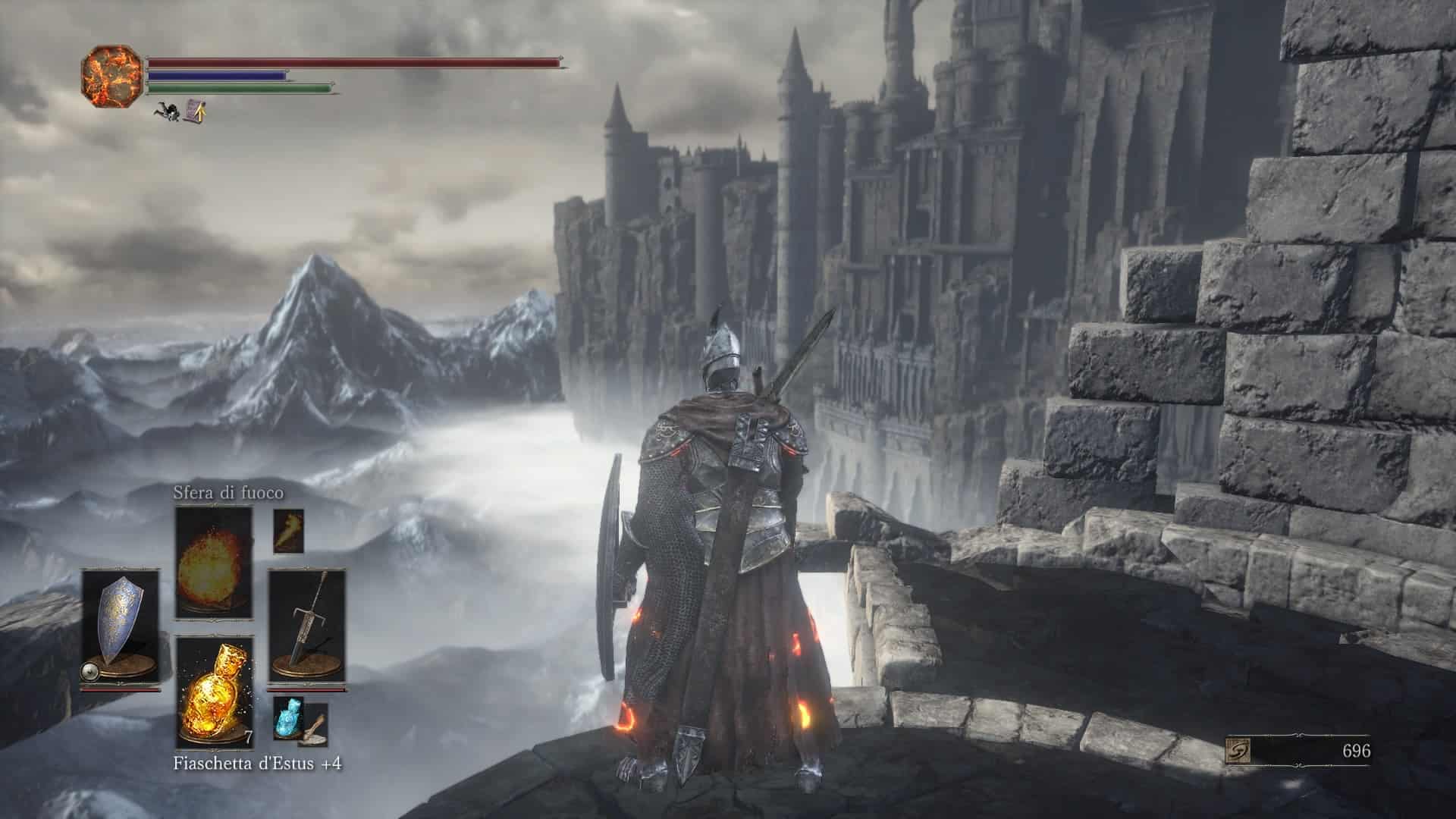This screenshot has width=1456, height=819.
Task: Click the dark figure status effect icon
Action: [168, 112]
